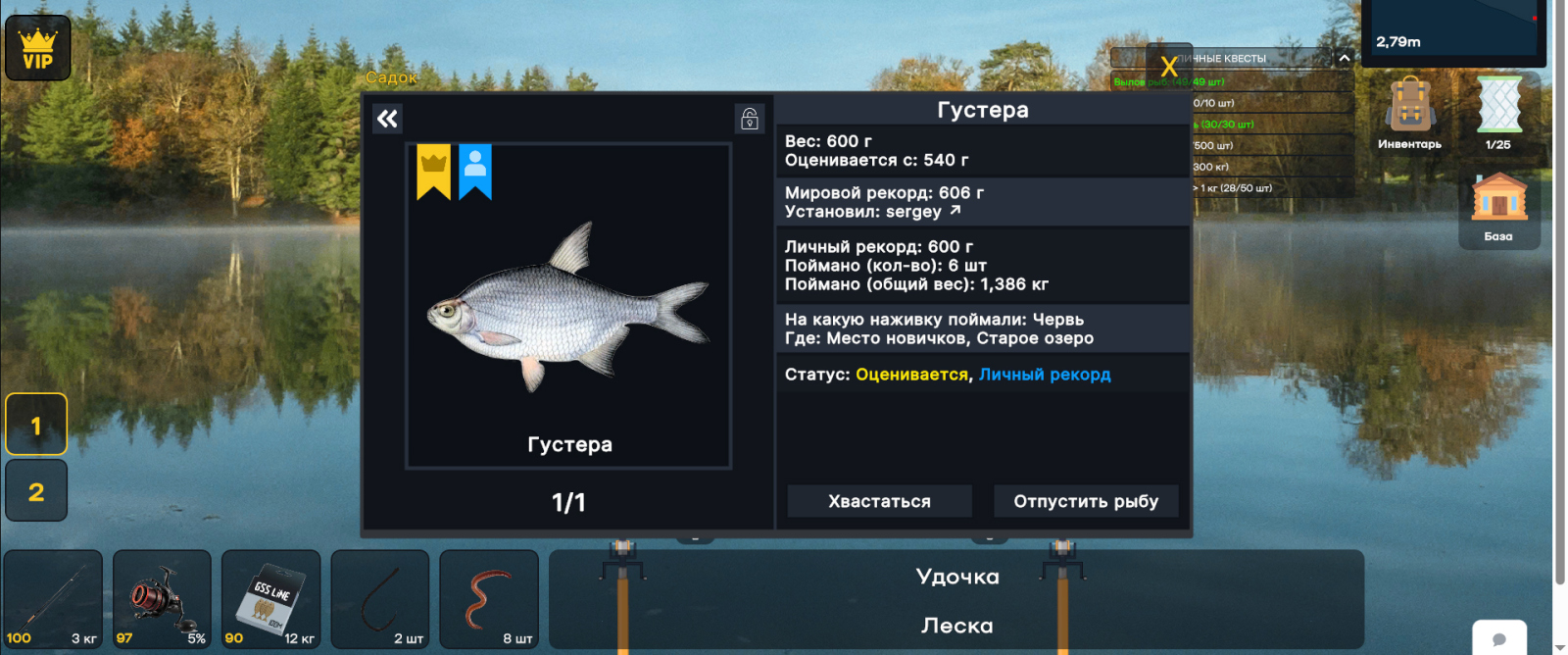Select the worm bait slot
This screenshot has height=655, width=1568.
pos(489,599)
